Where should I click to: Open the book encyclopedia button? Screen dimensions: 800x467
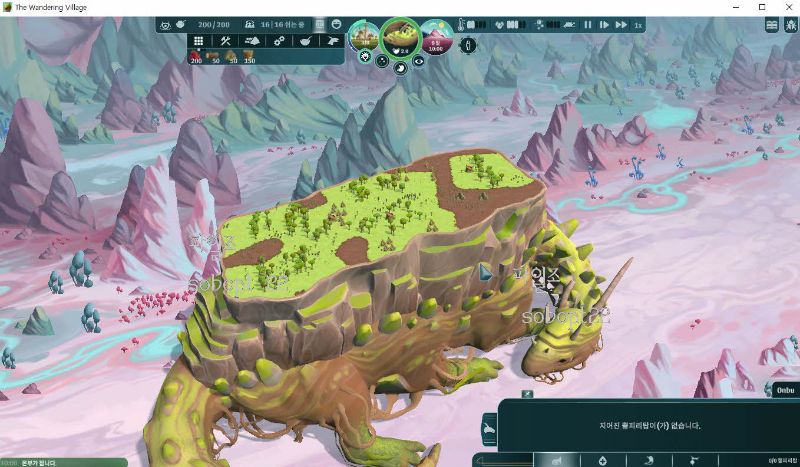click(x=773, y=24)
